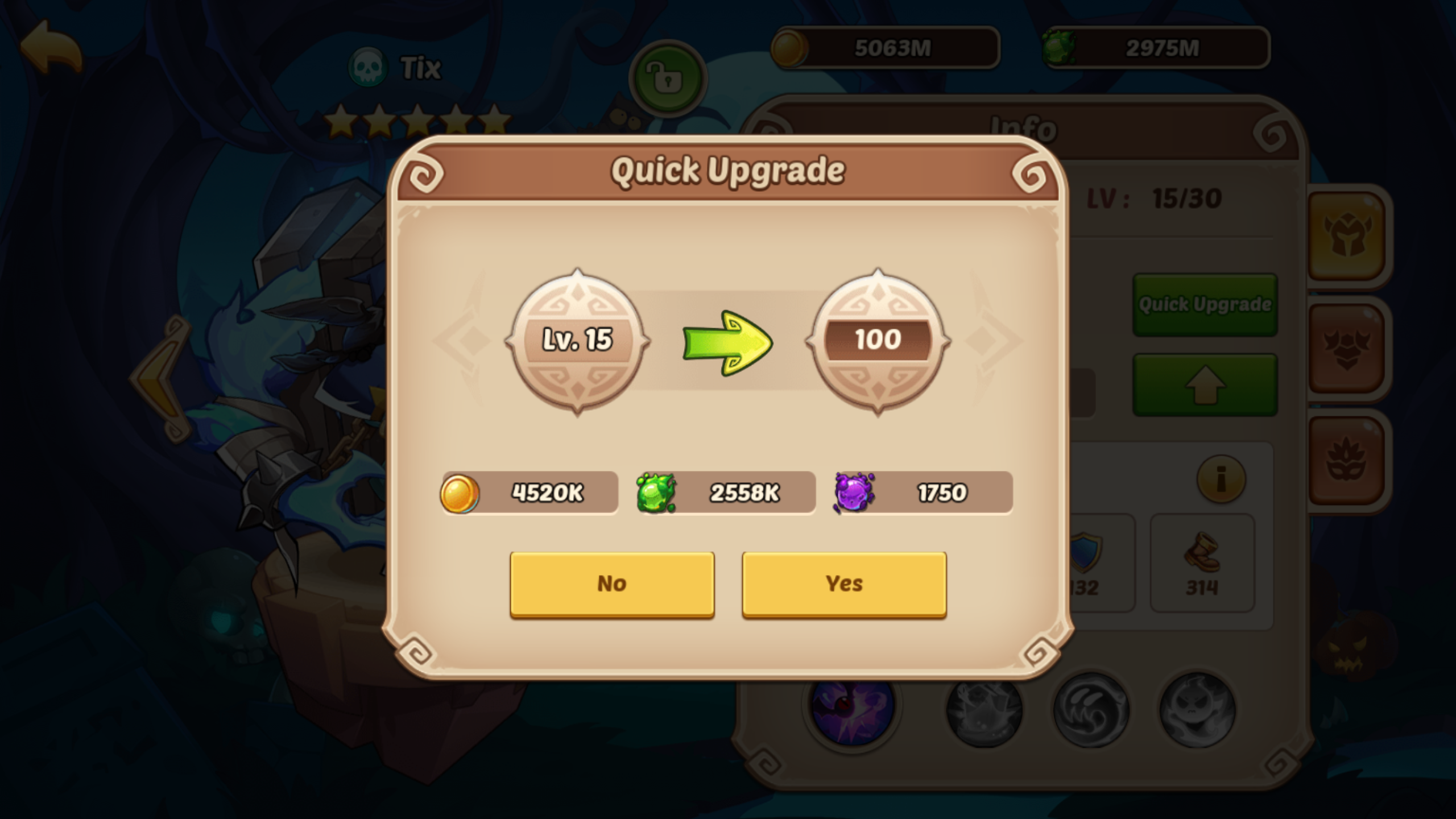Screen dimensions: 1456x819
Task: Click the boots stat icon showing 314
Action: (1202, 560)
